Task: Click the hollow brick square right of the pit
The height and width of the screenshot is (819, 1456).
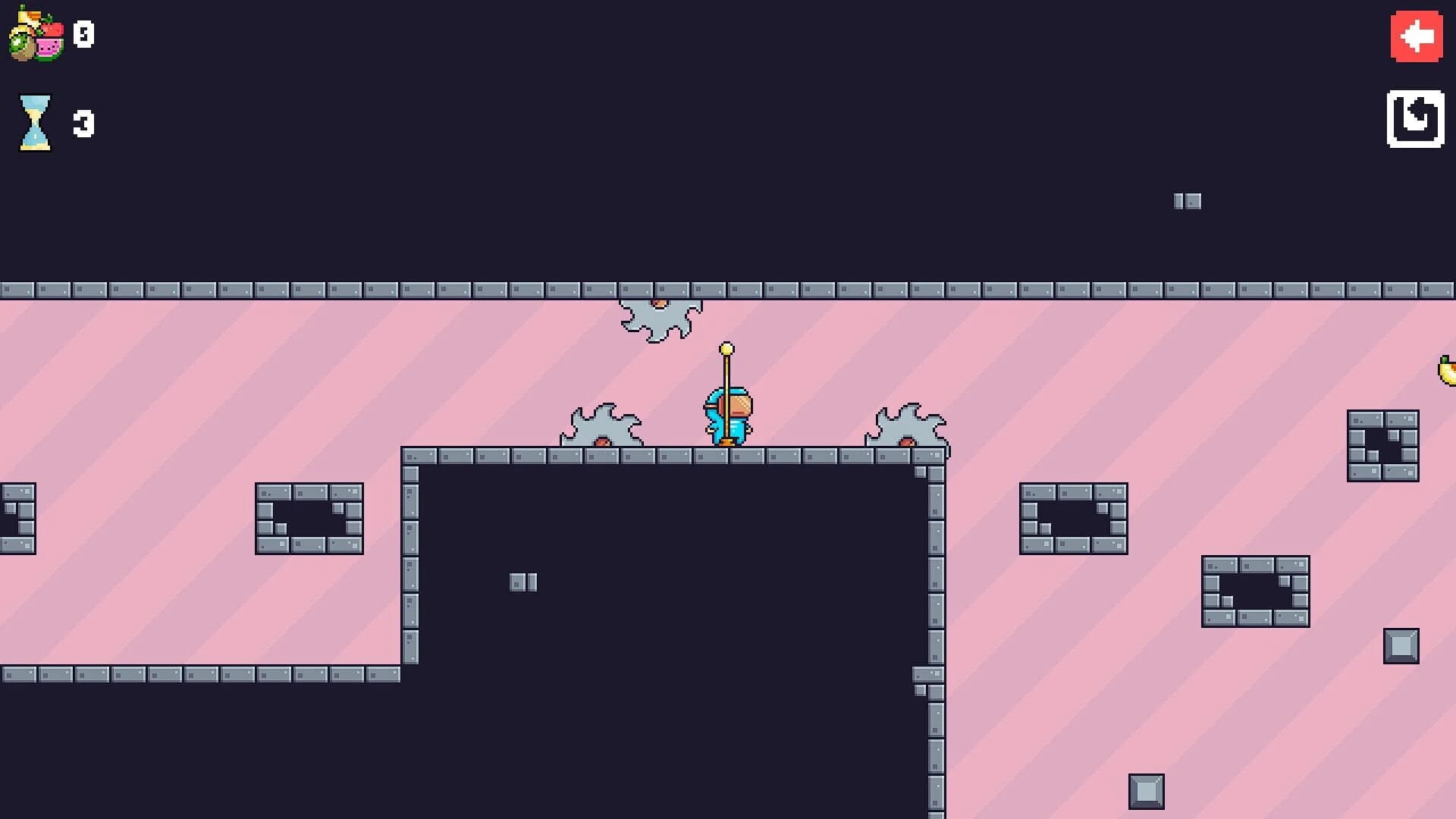Action: [1073, 516]
